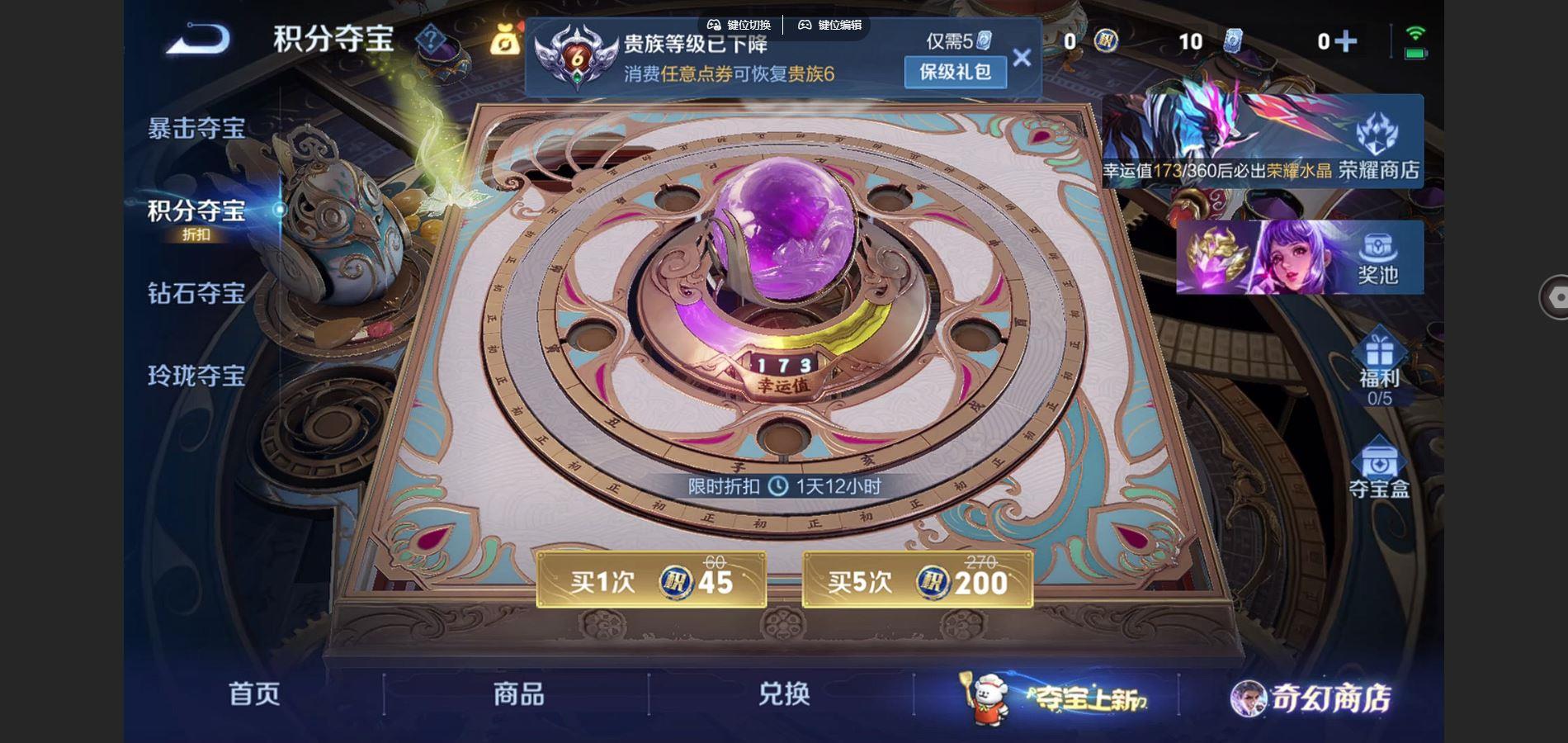Open the help question mark icon
Screen dimensions: 1568x743
(430, 39)
